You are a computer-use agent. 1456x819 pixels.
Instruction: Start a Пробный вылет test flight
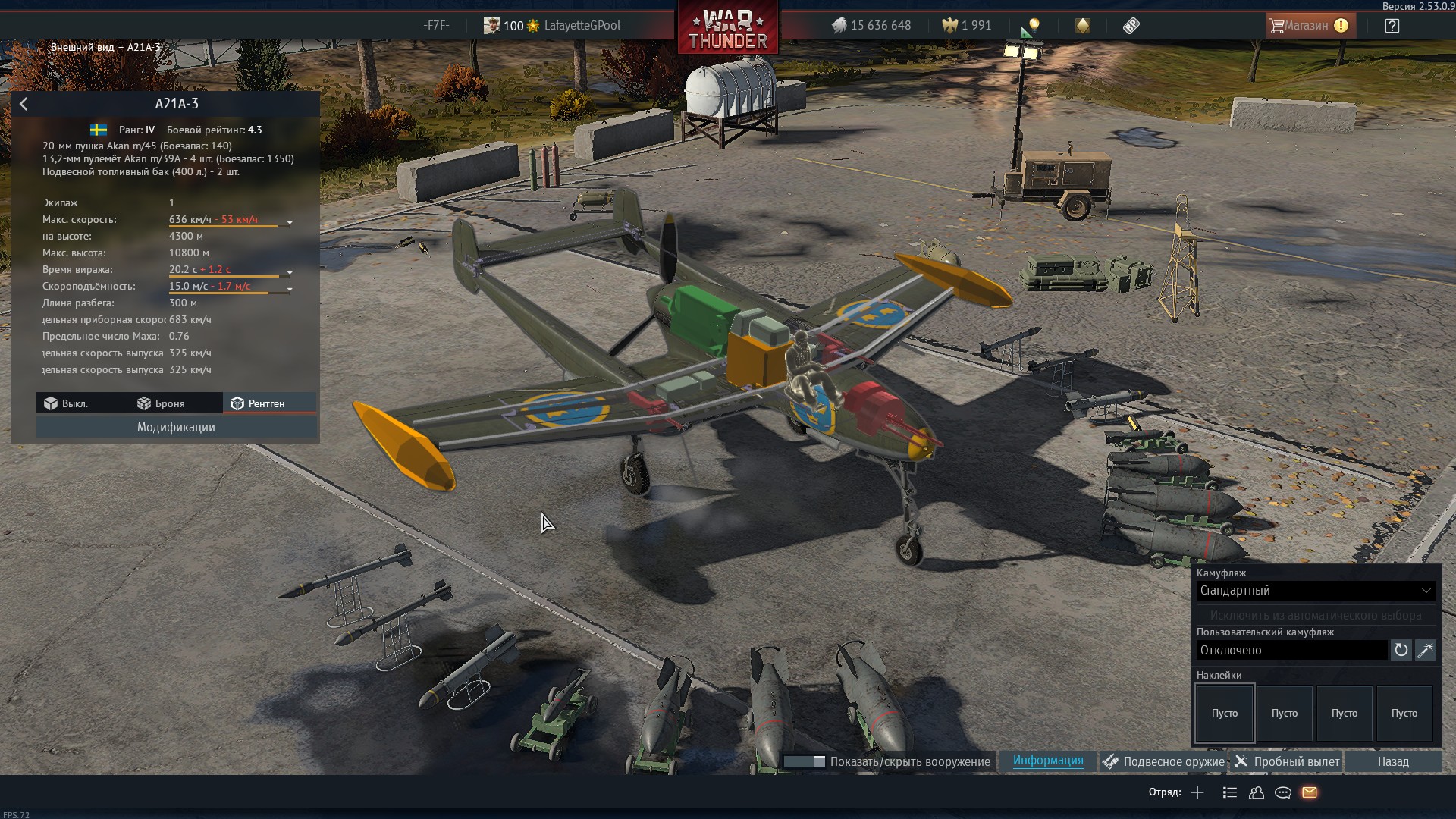click(x=1287, y=761)
